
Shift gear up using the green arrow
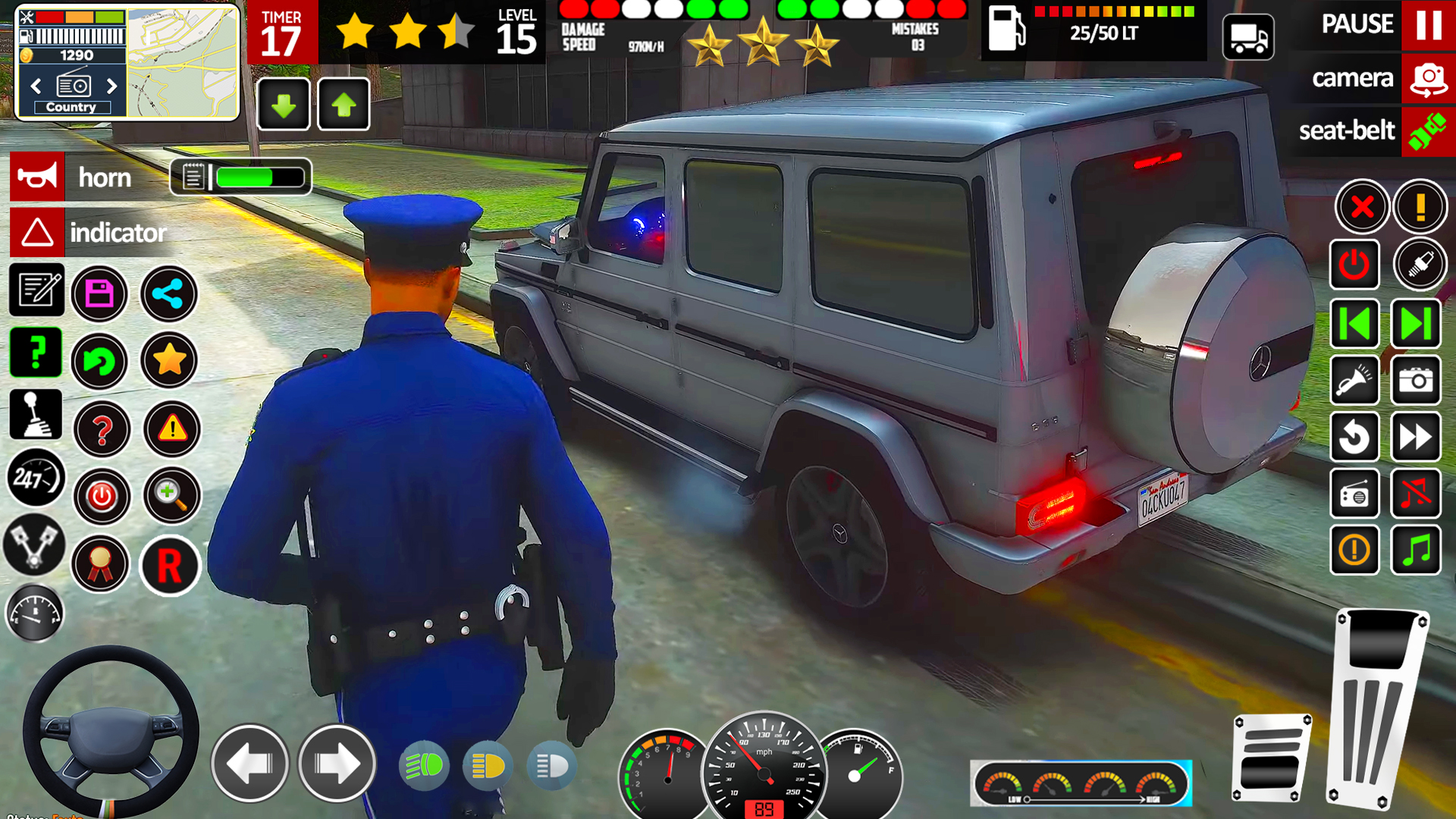[x=344, y=104]
